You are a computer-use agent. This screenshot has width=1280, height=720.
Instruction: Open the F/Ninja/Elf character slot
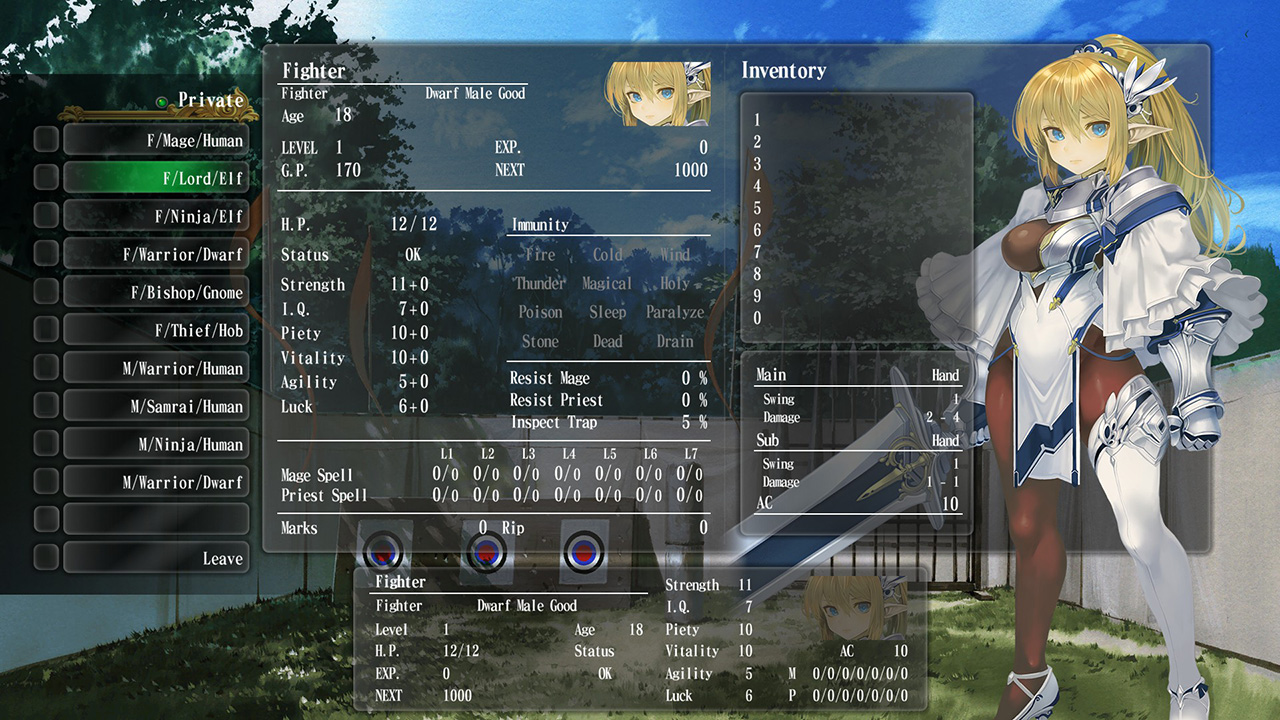tap(156, 216)
